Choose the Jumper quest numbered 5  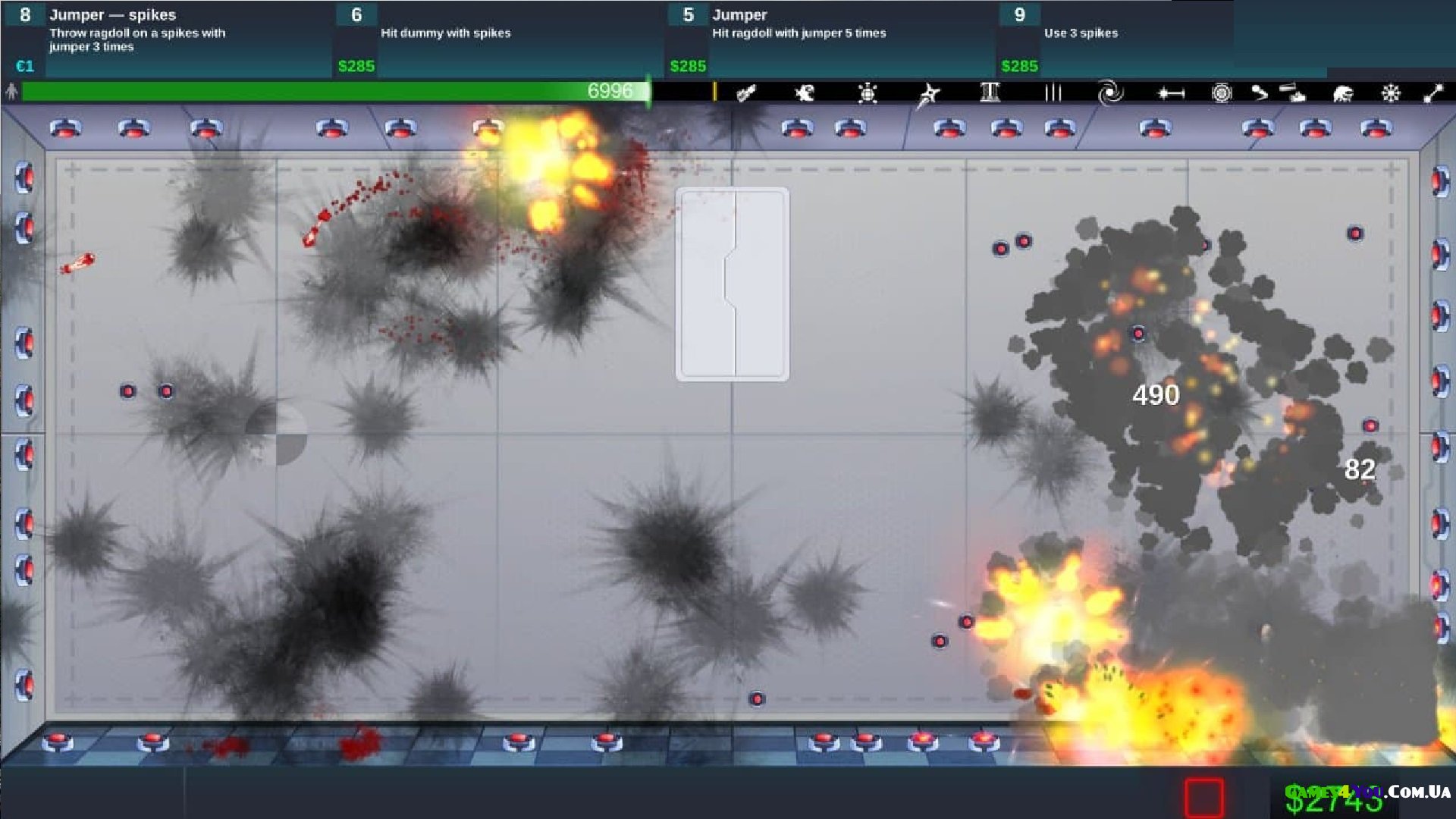[x=830, y=39]
